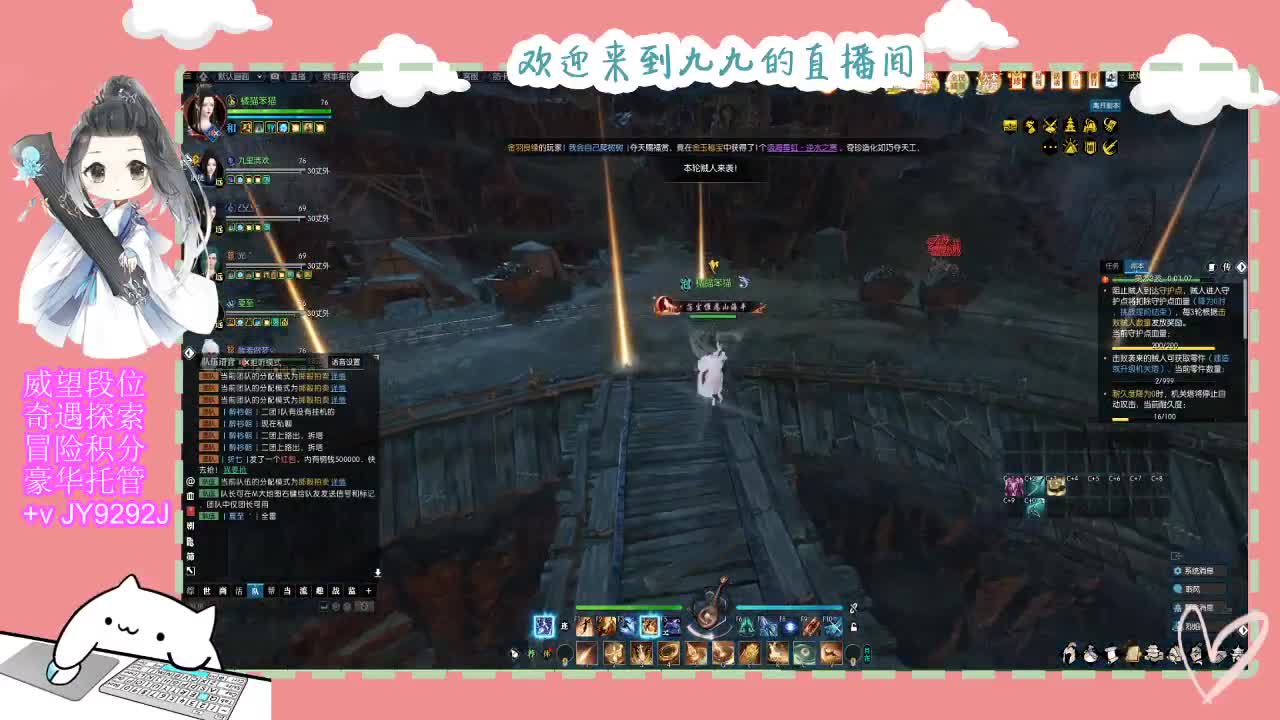Screen dimensions: 1280x720
Task: Activate the glowing combo skill left of the hotbar
Action: [x=543, y=625]
